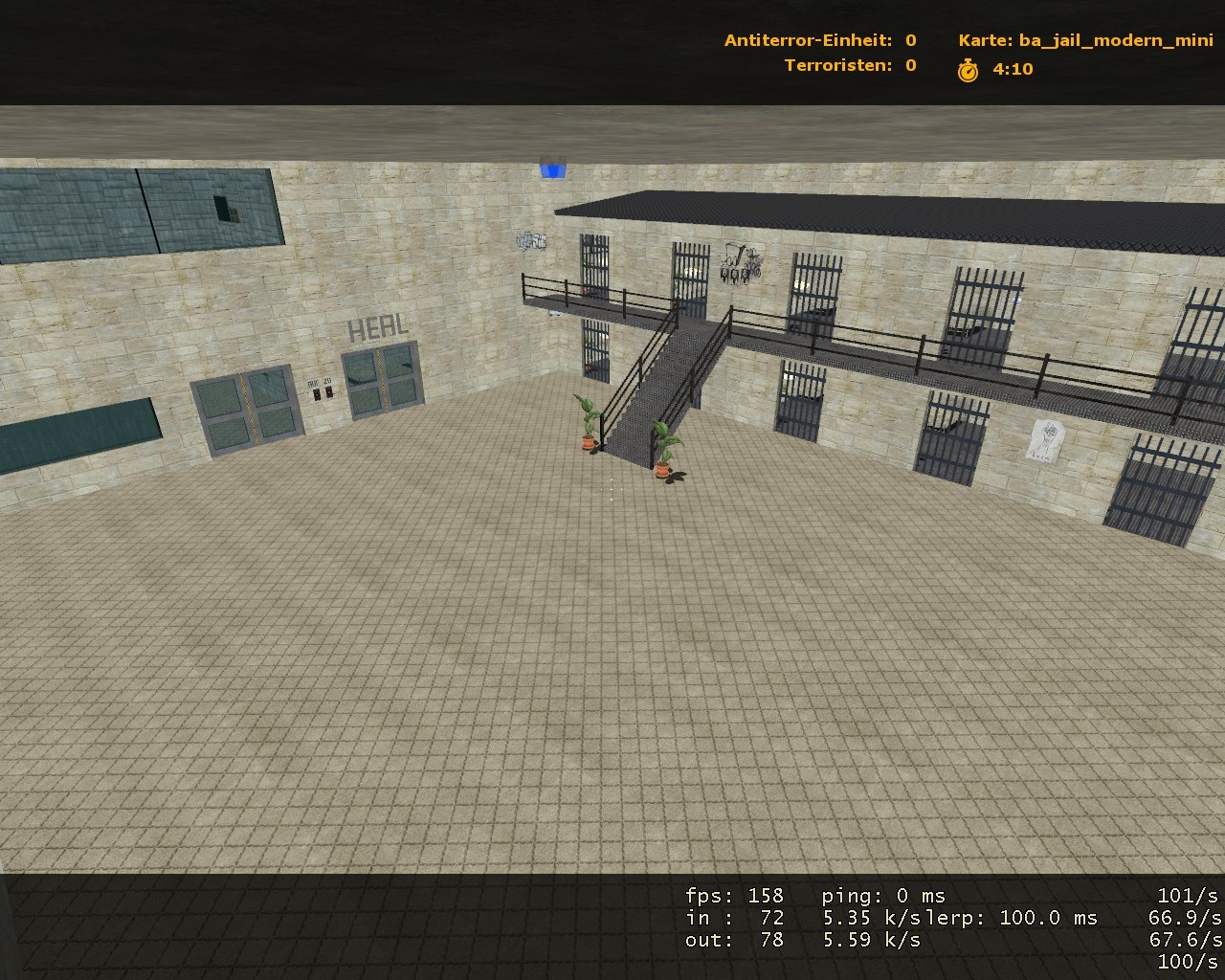Viewport: 1225px width, 980px height.
Task: Click the stopwatch timer icon
Action: tap(969, 69)
